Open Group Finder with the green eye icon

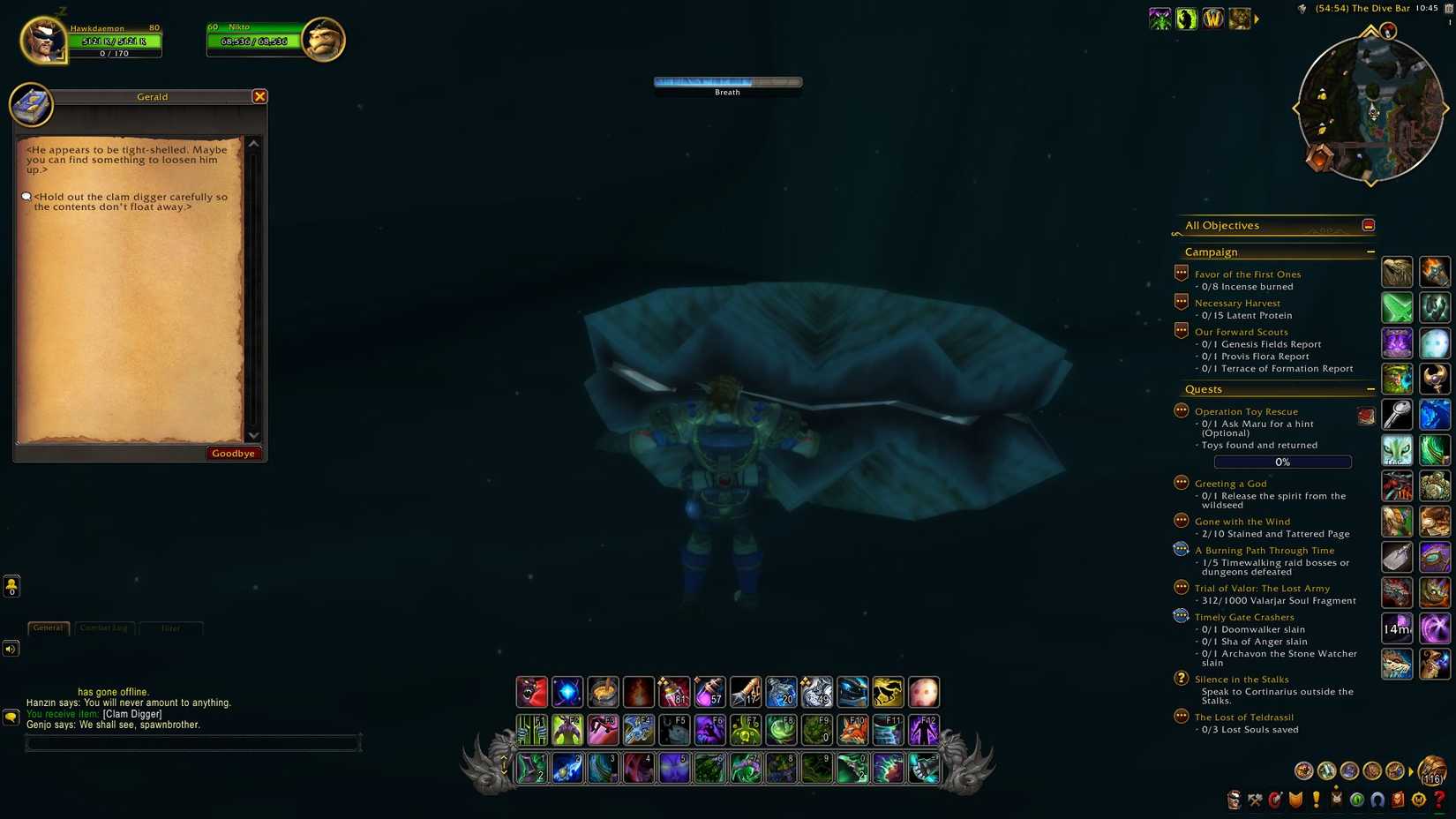click(x=1356, y=800)
